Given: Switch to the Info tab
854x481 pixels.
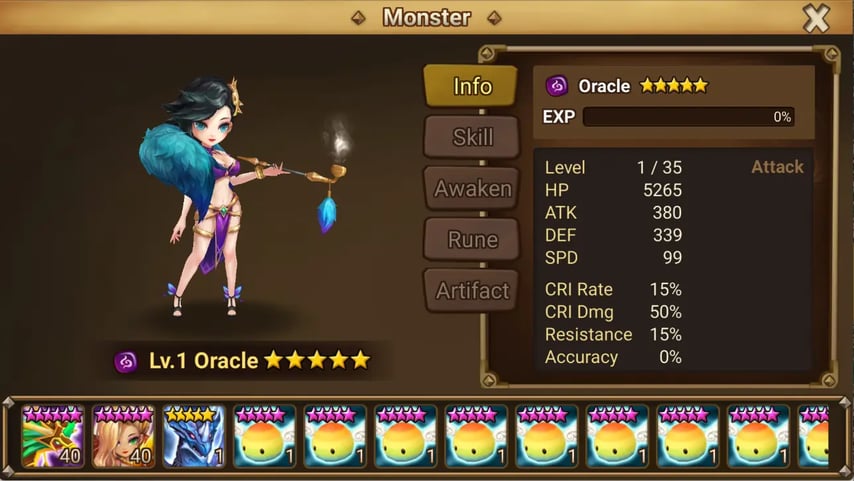Looking at the screenshot, I should (x=471, y=86).
